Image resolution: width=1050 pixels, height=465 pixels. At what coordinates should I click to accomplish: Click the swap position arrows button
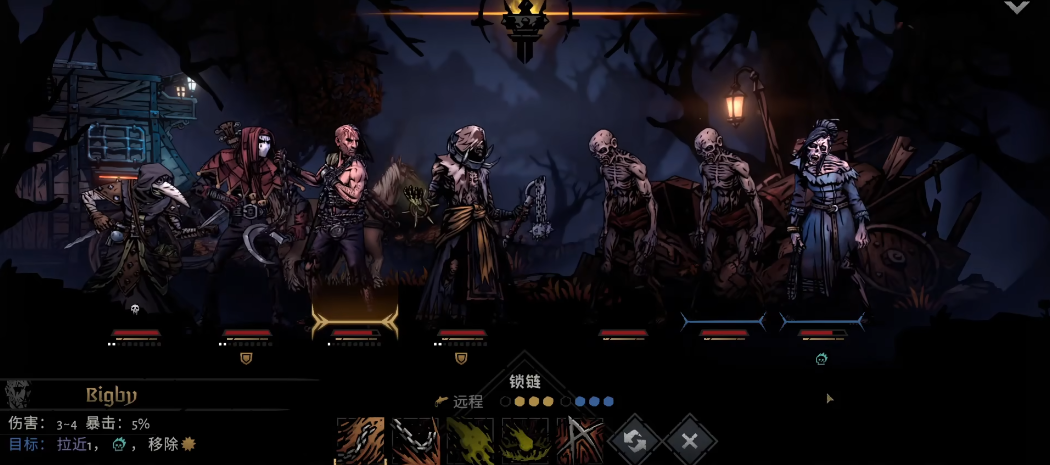634,440
